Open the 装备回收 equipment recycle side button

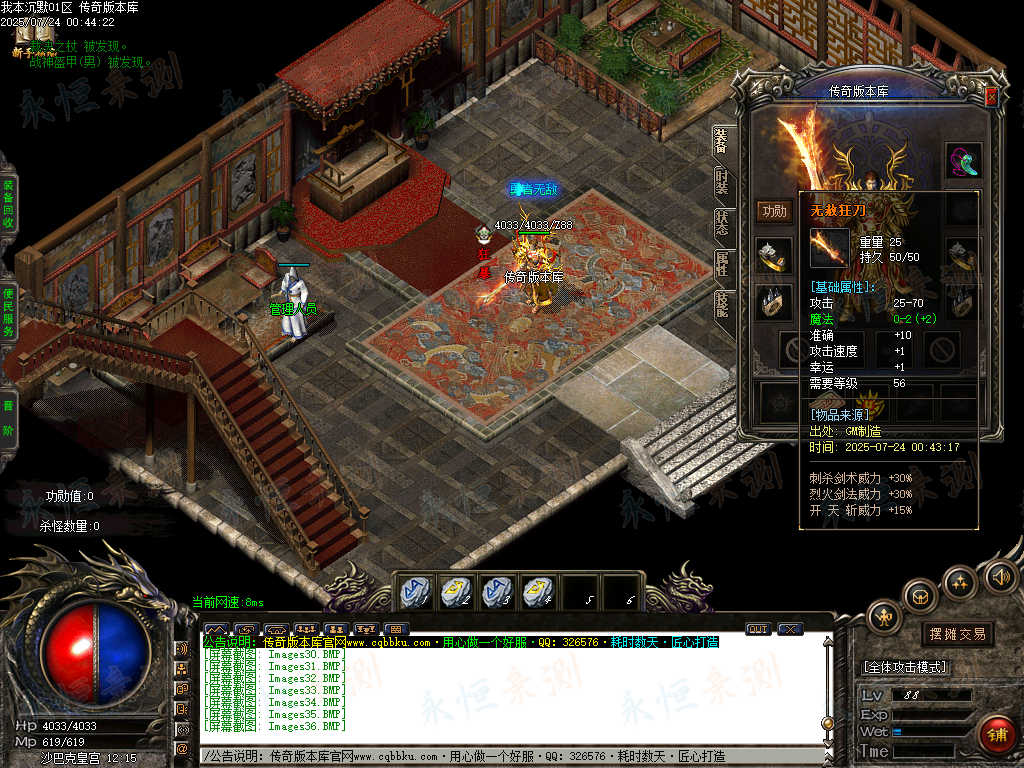8,205
